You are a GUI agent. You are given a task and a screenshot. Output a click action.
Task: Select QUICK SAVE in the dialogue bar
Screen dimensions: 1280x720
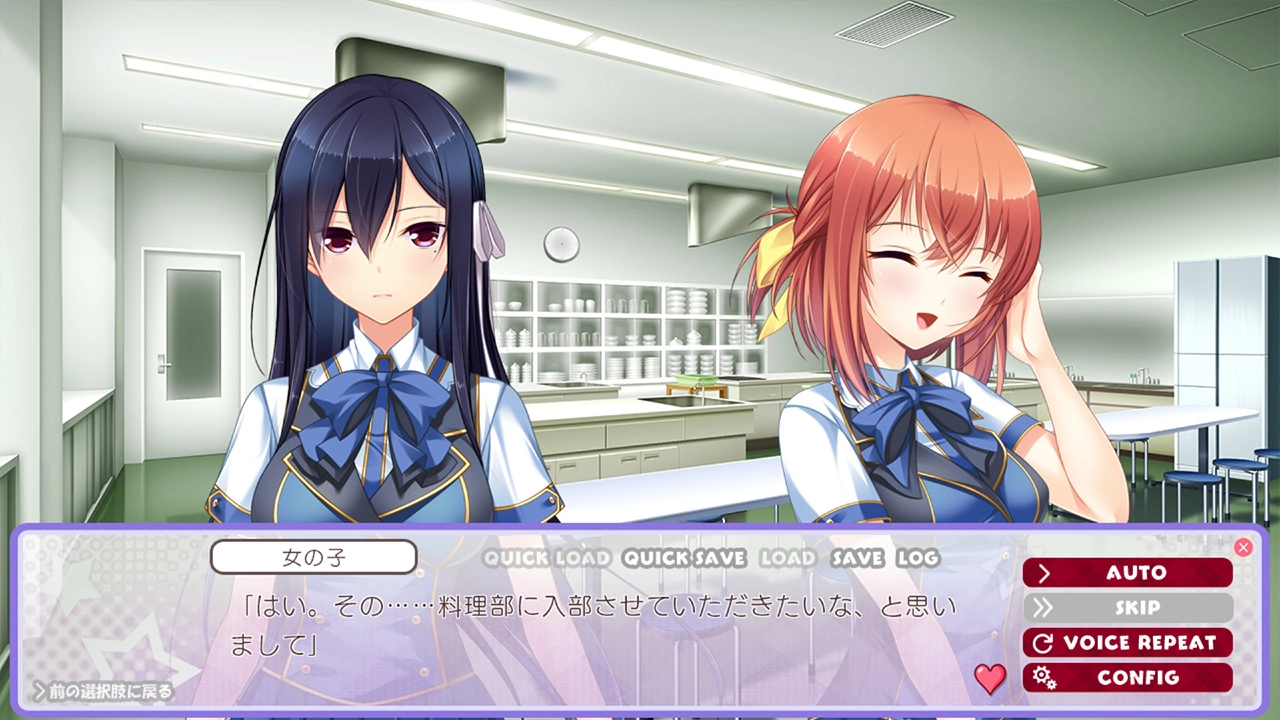(x=684, y=558)
